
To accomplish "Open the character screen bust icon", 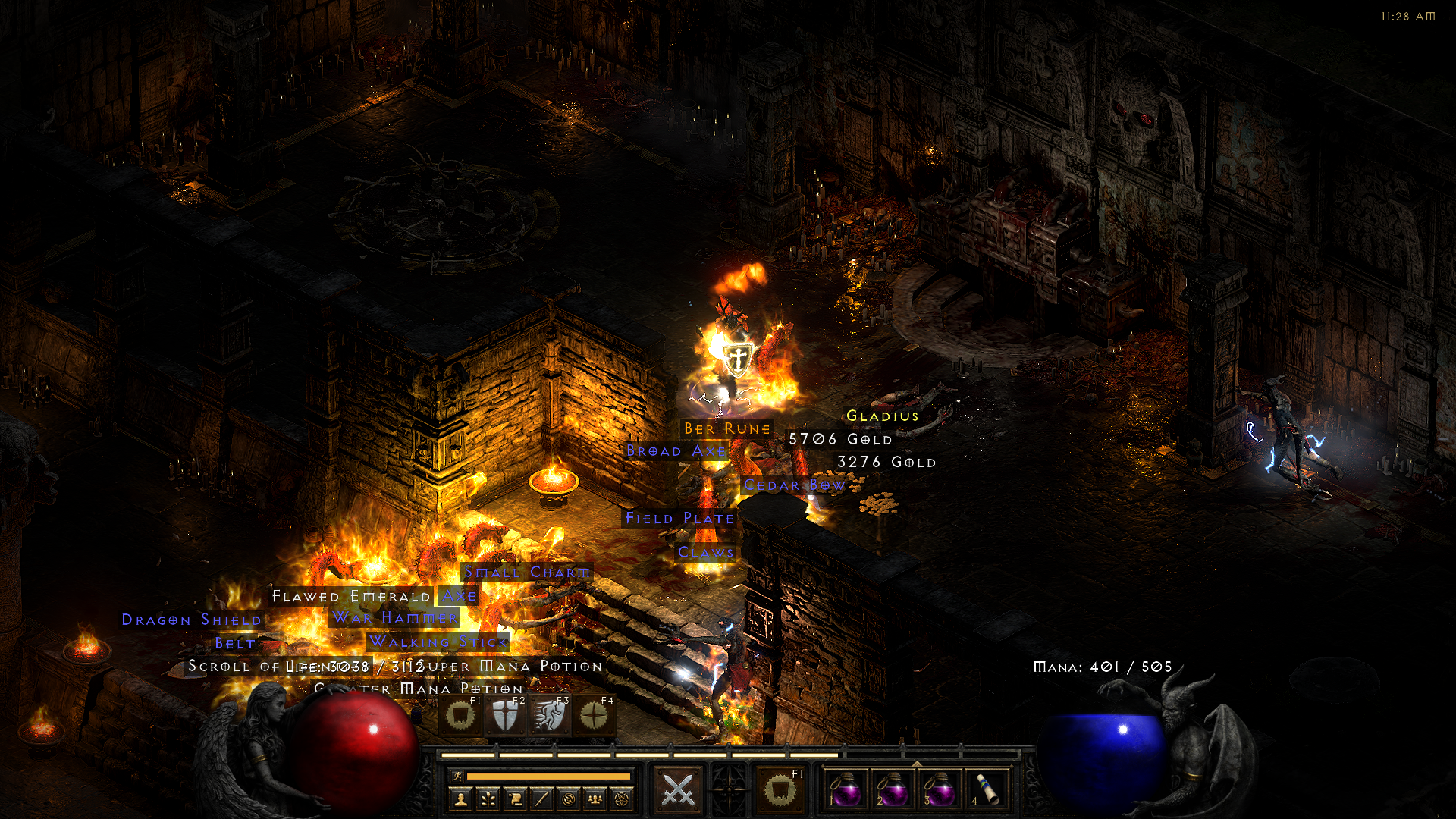I will (461, 799).
